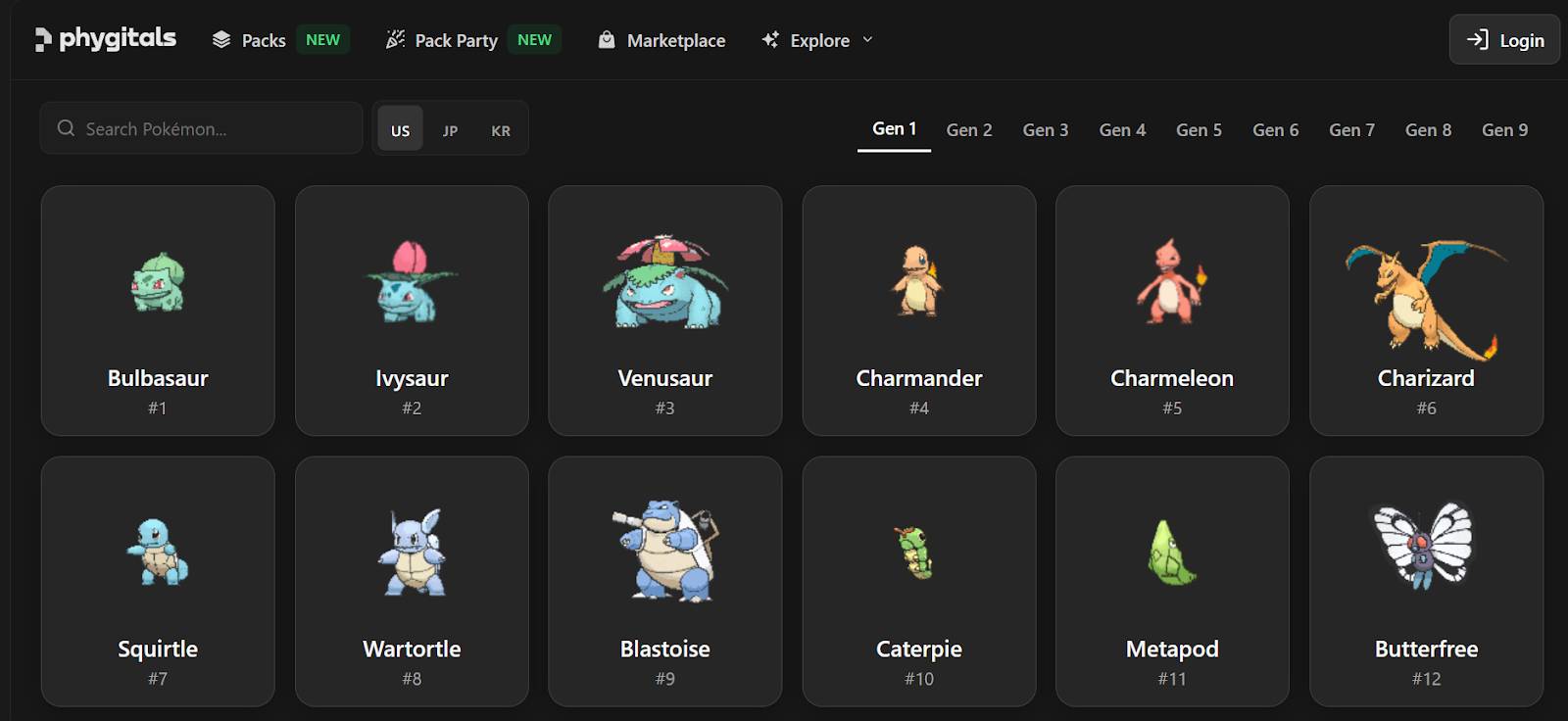This screenshot has width=1568, height=721.
Task: Select the Gen 2 tab
Action: tap(969, 129)
